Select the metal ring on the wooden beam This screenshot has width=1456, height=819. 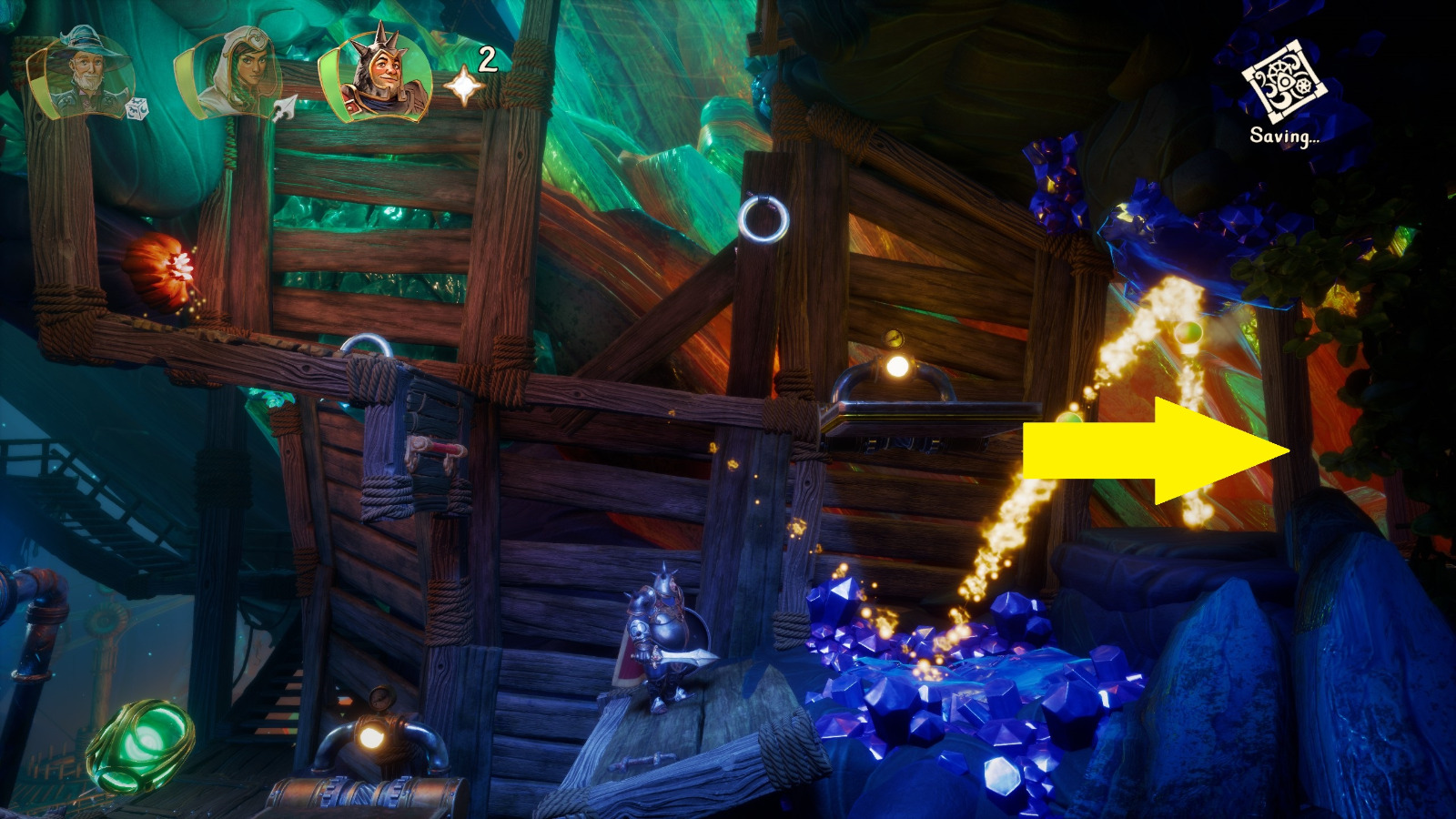tap(763, 218)
